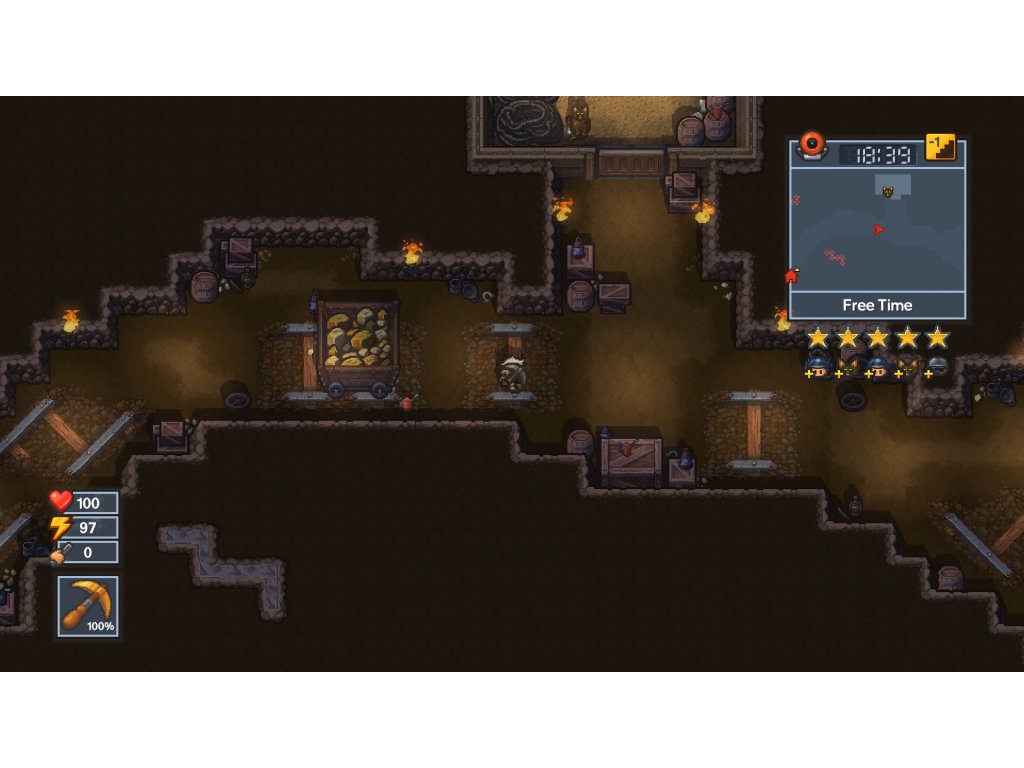Image resolution: width=1024 pixels, height=768 pixels.
Task: Click the red alarm bell icon
Action: point(813,145)
